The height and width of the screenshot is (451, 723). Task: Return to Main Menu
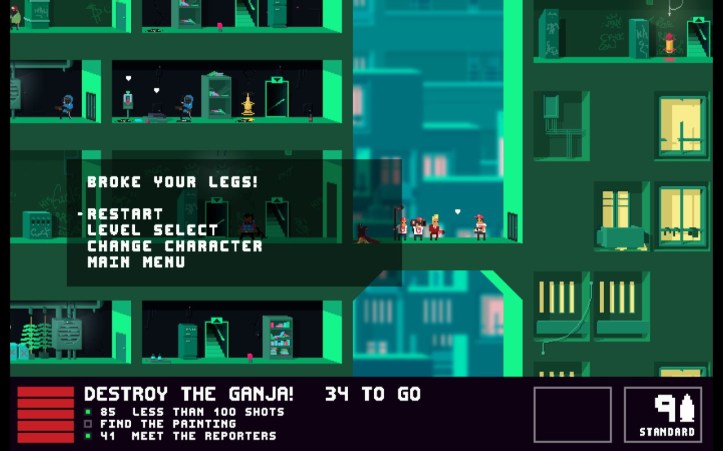coord(136,262)
